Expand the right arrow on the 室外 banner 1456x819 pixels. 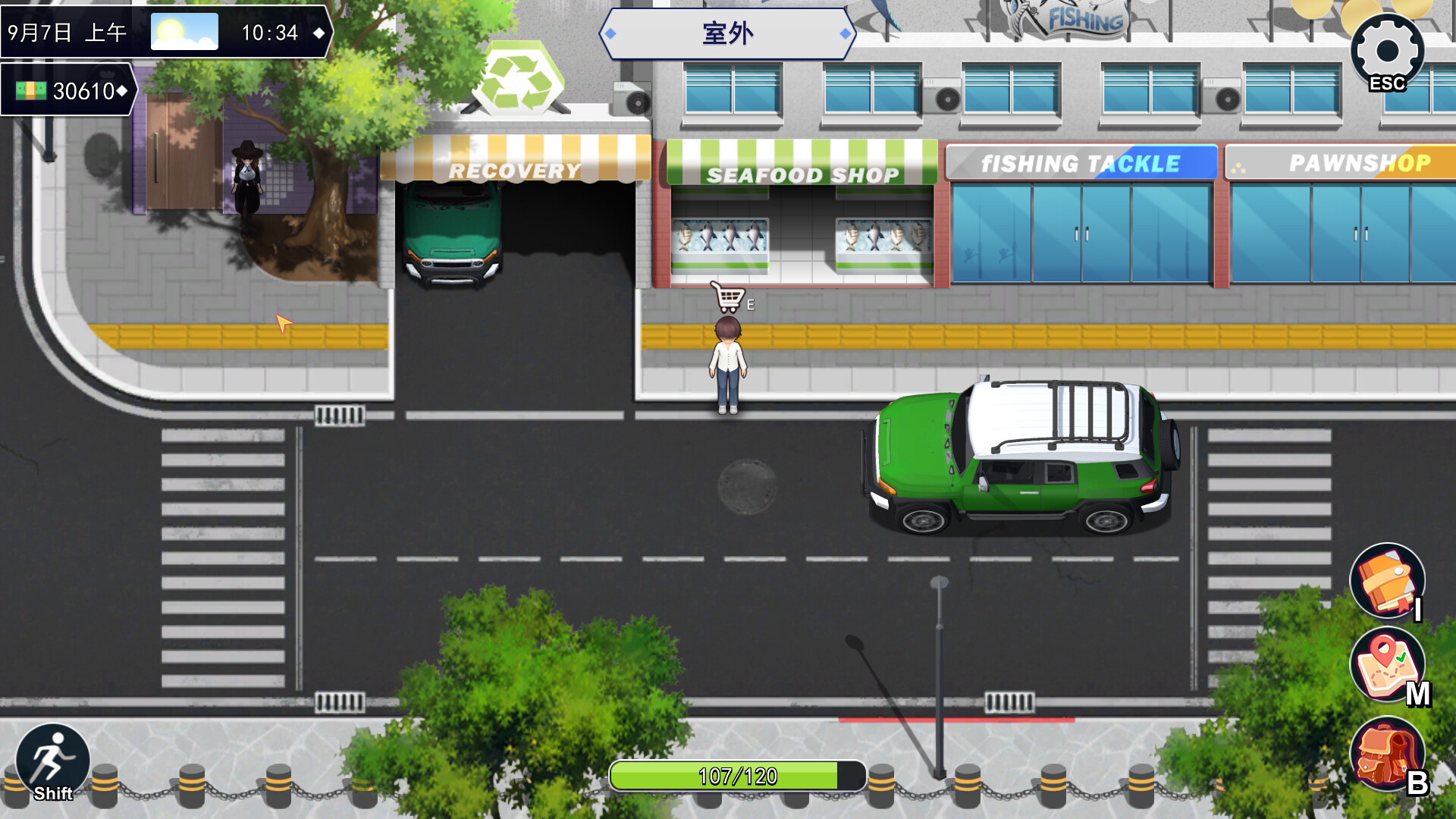844,33
